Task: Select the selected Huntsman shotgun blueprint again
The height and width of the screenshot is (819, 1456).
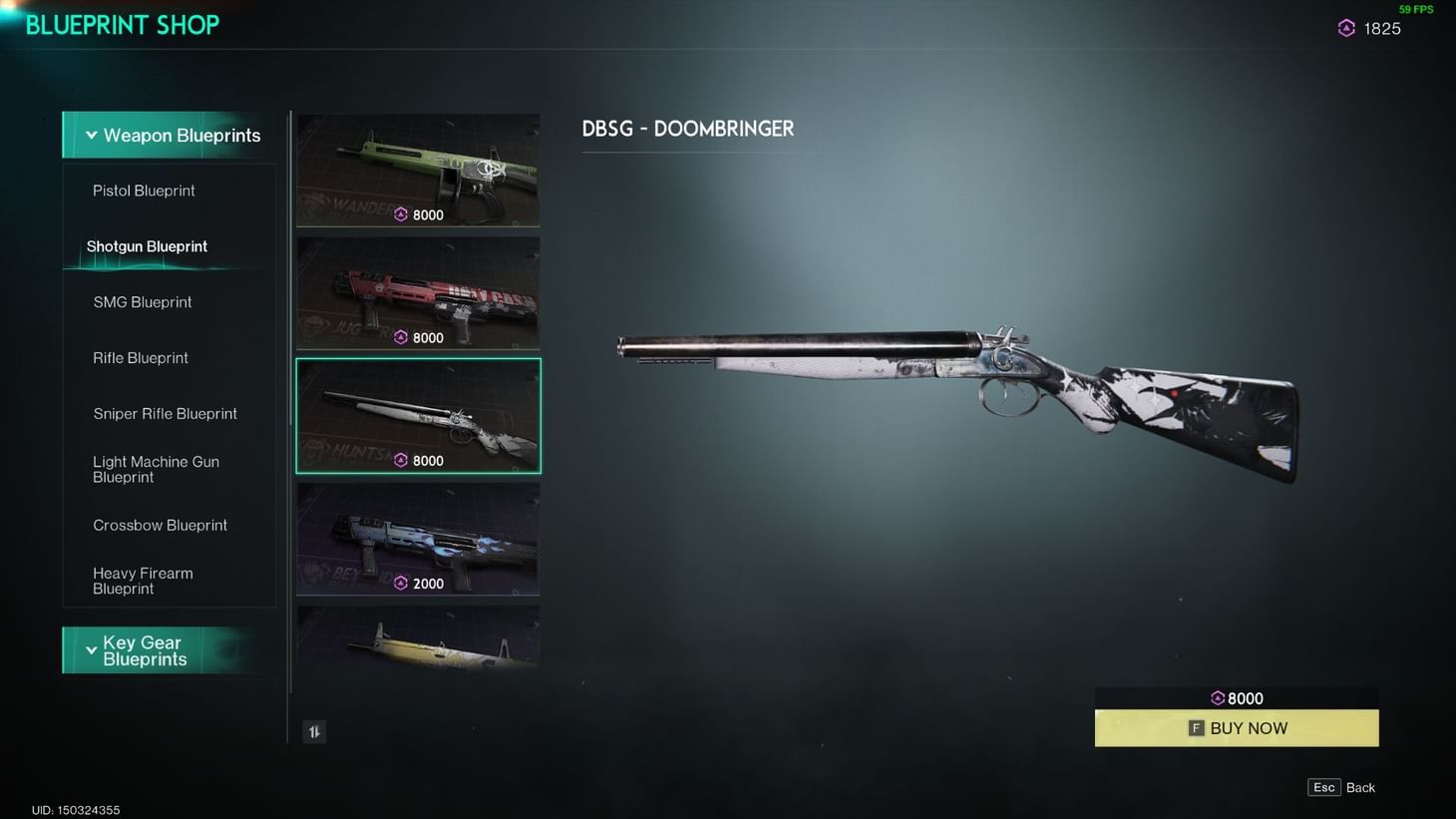Action: 418,415
